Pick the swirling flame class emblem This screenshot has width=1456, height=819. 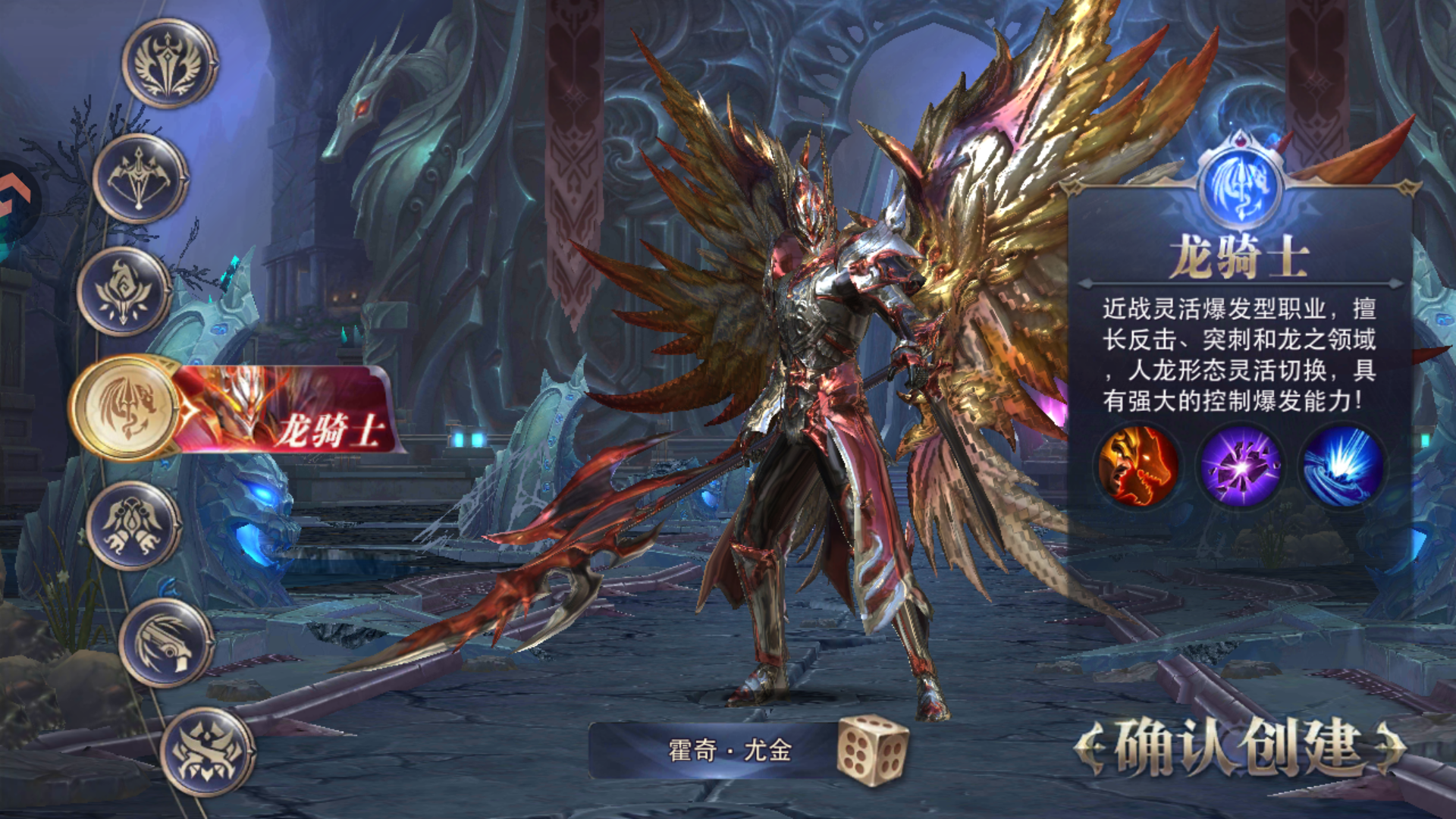click(124, 292)
